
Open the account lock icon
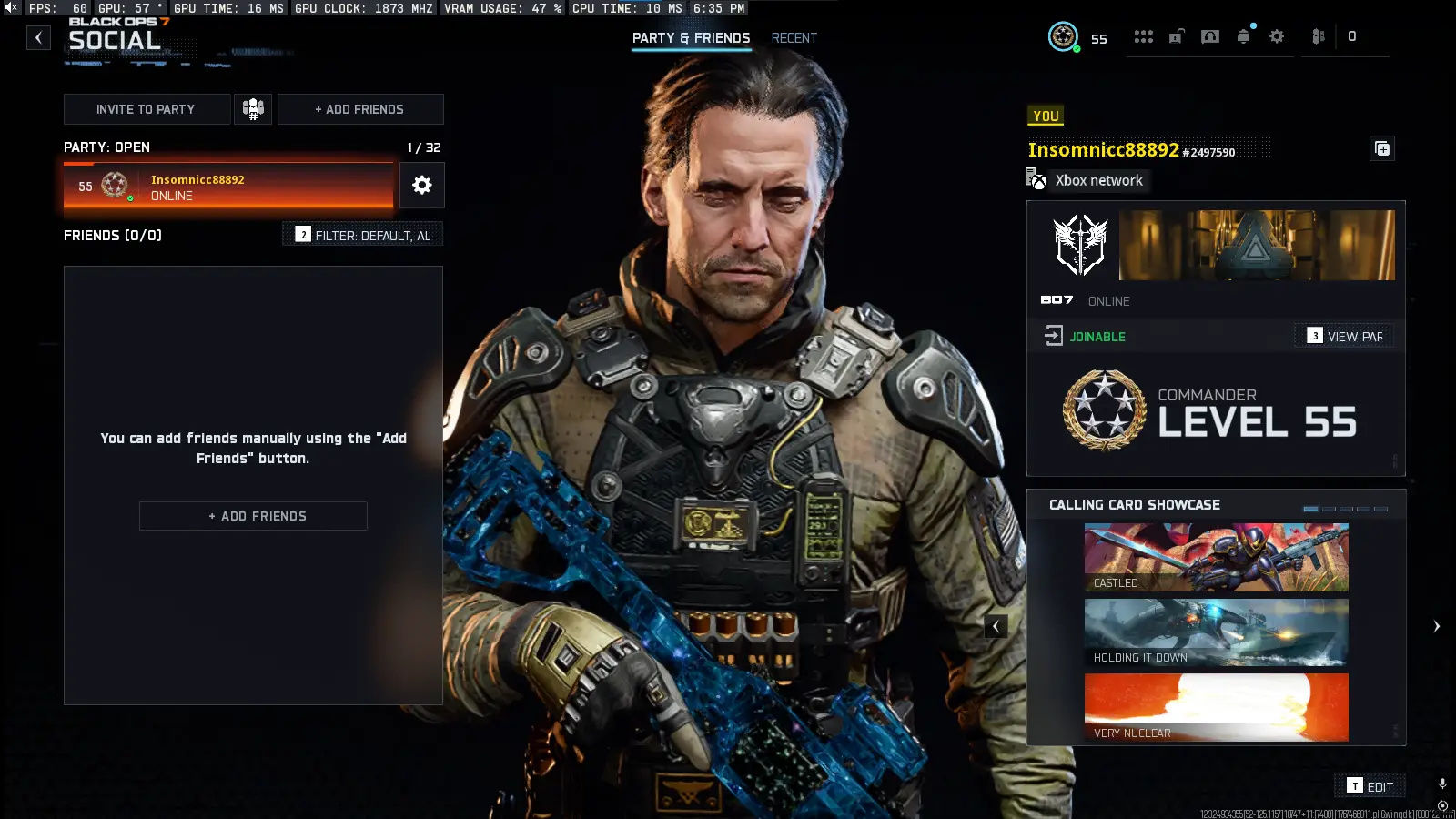[1176, 36]
